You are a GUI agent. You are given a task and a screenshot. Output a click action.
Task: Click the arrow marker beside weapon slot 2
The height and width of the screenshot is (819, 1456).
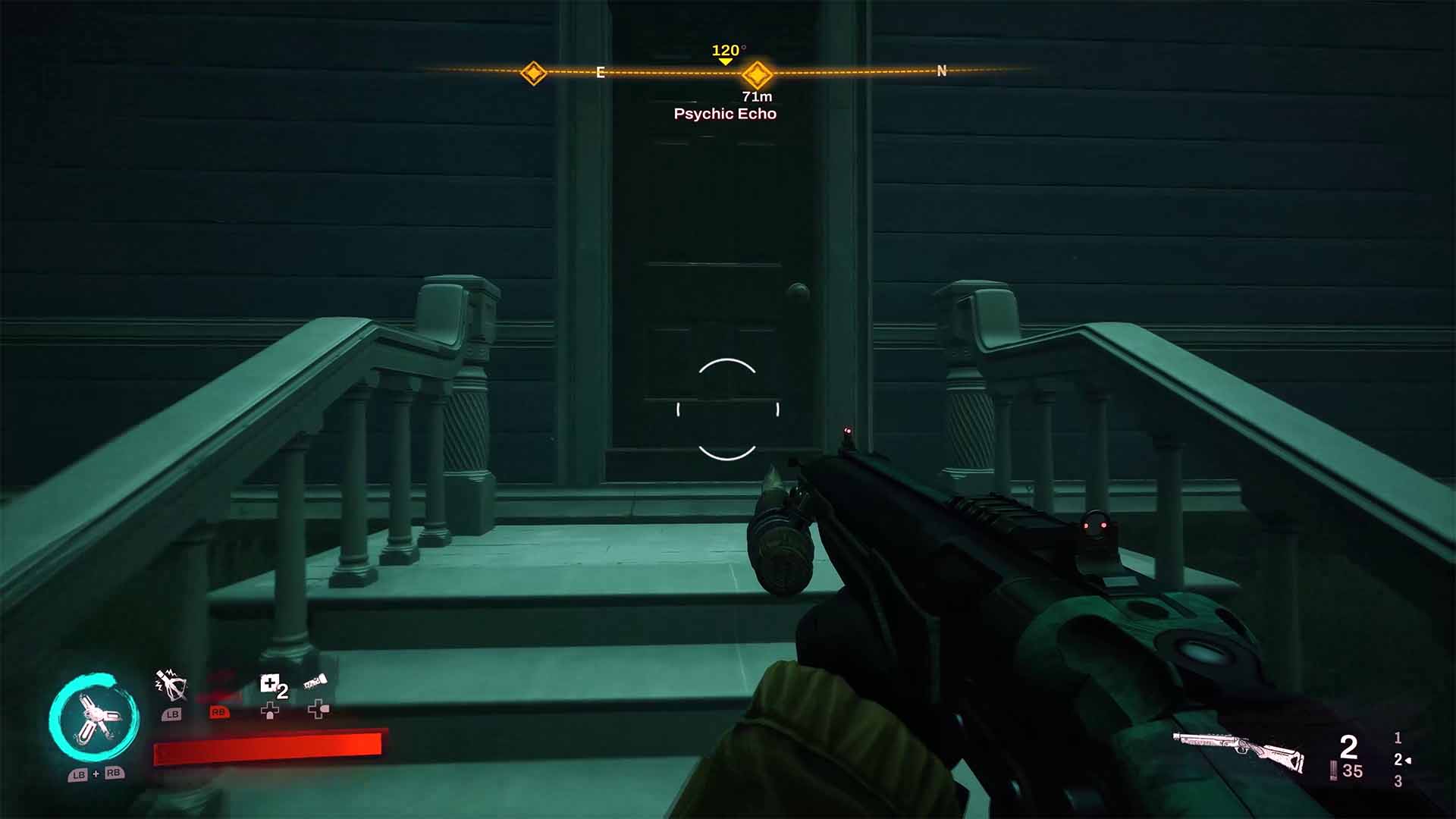tap(1408, 761)
